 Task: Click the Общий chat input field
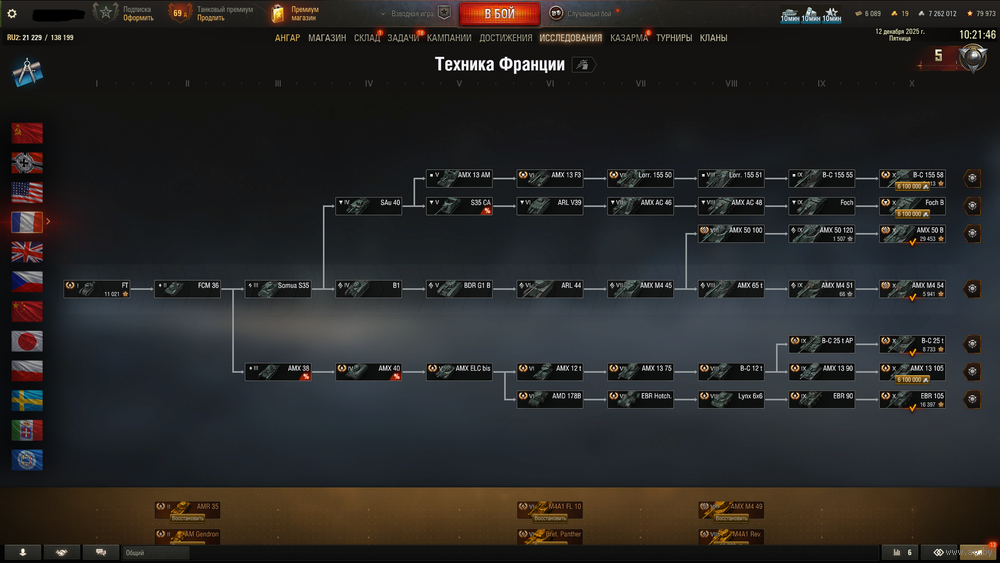click(155, 552)
